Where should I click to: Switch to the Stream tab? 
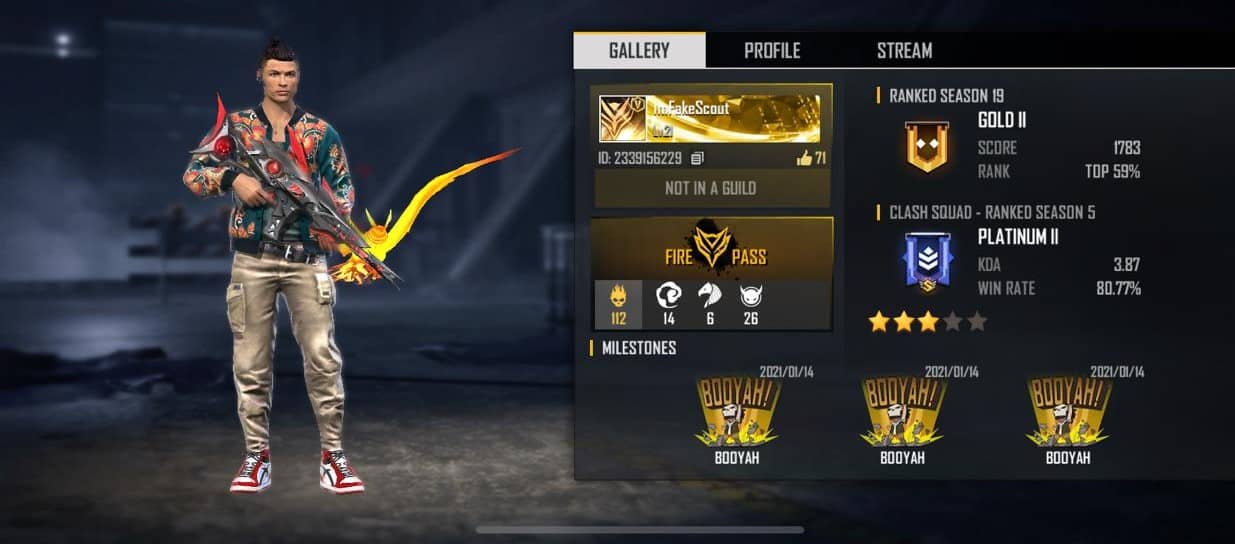point(904,50)
